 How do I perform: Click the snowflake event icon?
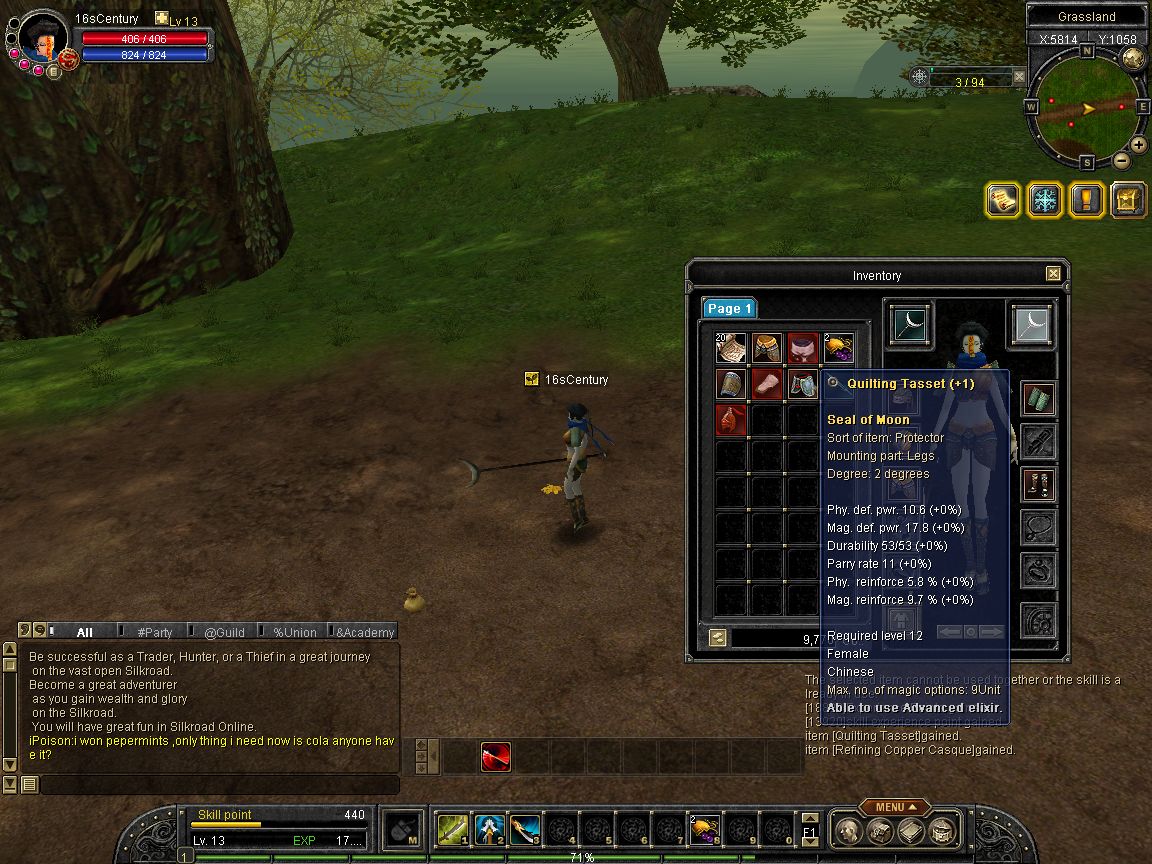pyautogui.click(x=1045, y=199)
